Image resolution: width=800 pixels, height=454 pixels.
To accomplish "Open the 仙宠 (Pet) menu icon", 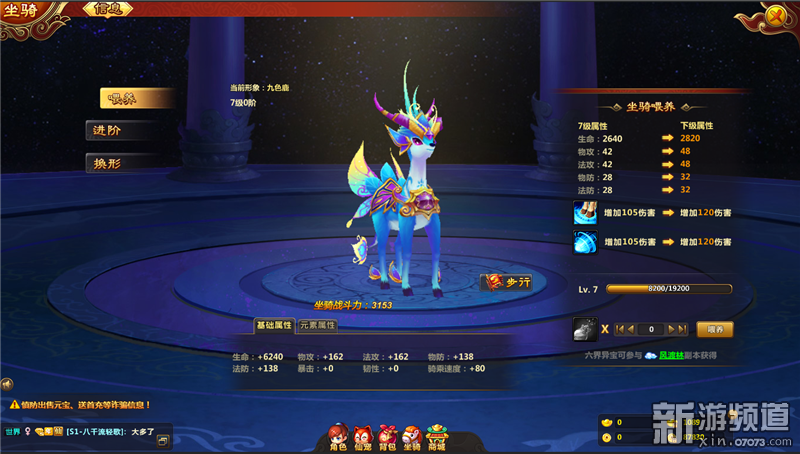I will click(363, 436).
